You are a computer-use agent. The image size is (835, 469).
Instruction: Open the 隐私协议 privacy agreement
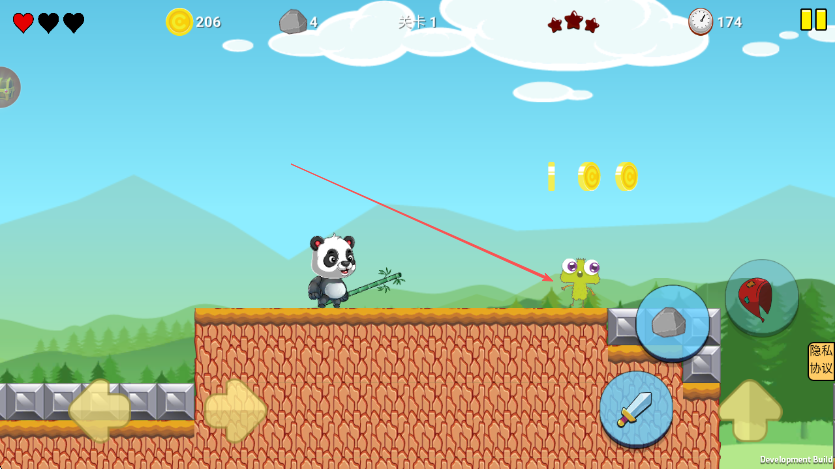click(821, 360)
